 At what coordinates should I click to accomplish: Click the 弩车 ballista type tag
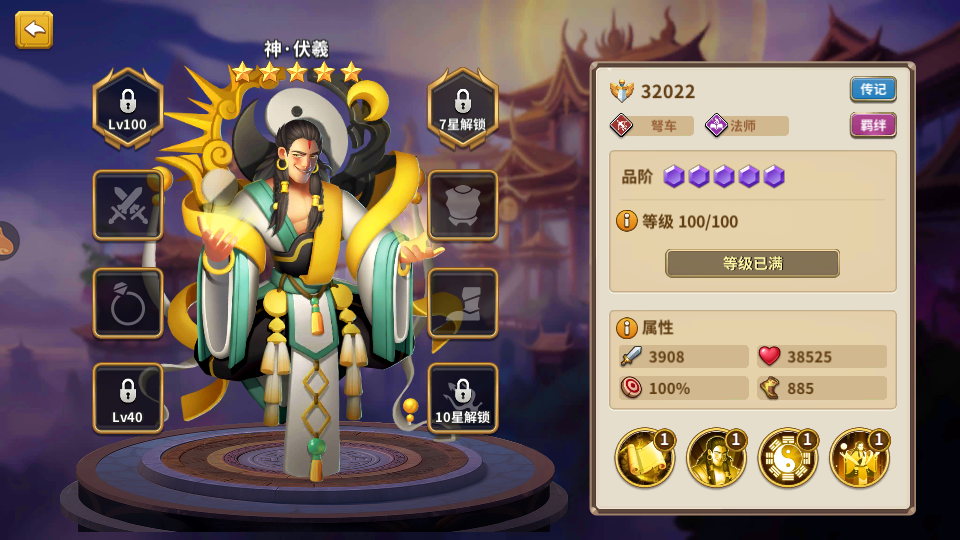pyautogui.click(x=651, y=126)
